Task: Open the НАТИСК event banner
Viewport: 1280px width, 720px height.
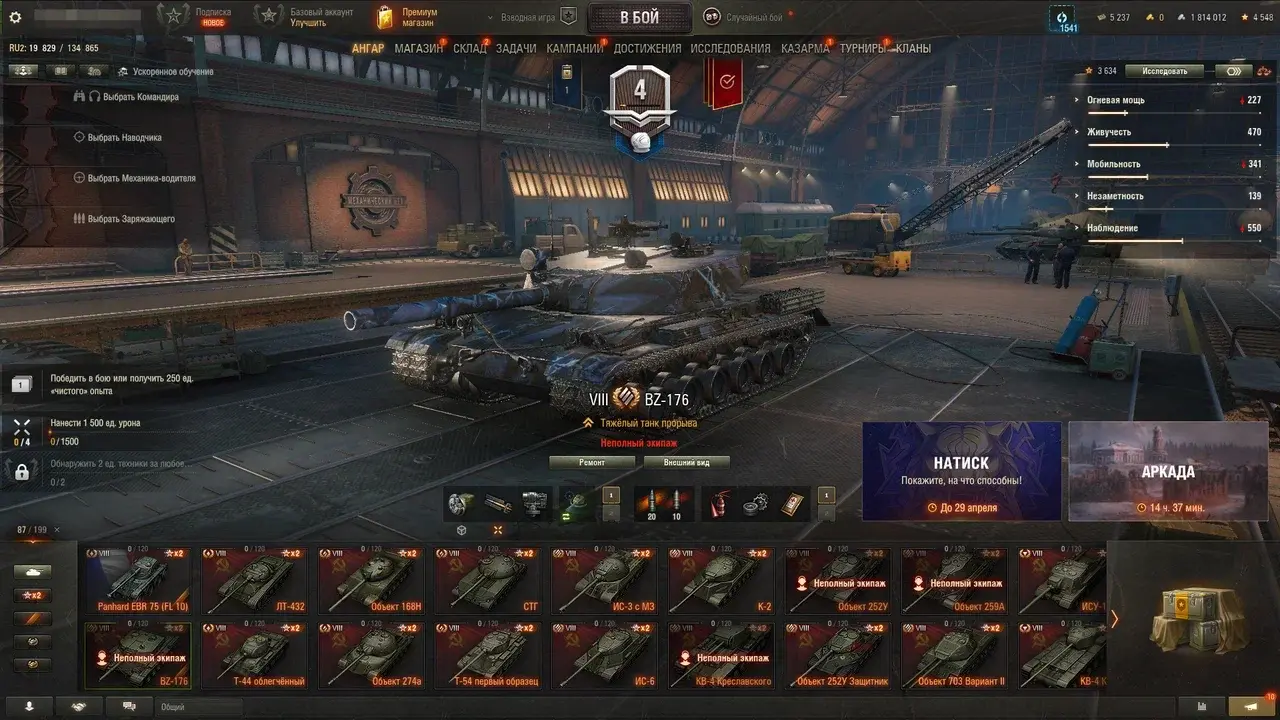Action: click(961, 471)
